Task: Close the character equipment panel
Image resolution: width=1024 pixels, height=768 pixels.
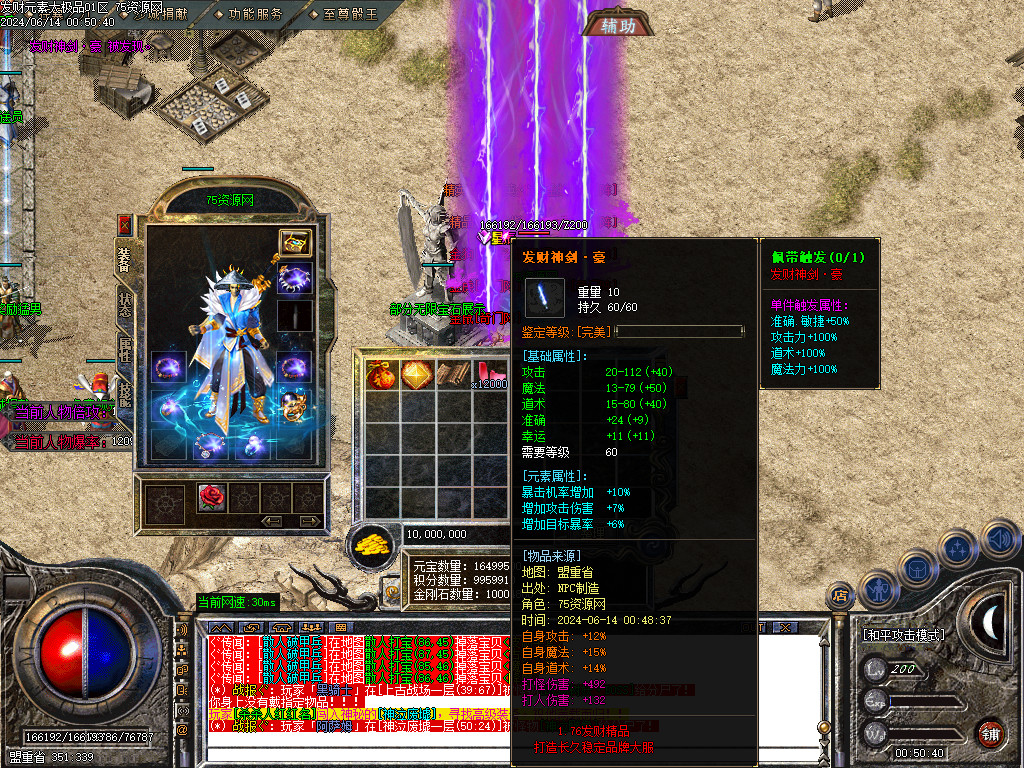Action: tap(125, 224)
